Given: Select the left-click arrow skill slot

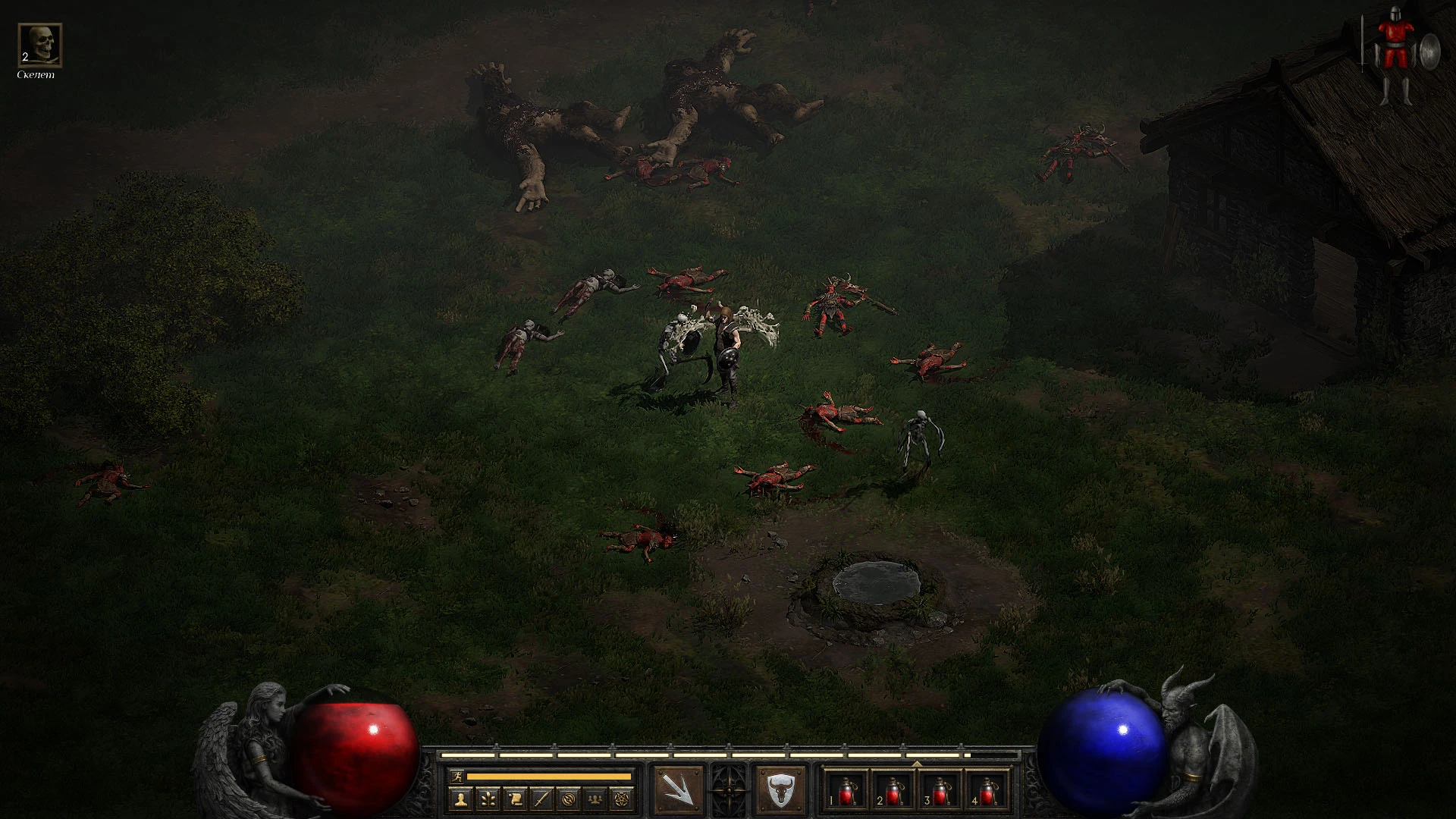Looking at the screenshot, I should (677, 790).
